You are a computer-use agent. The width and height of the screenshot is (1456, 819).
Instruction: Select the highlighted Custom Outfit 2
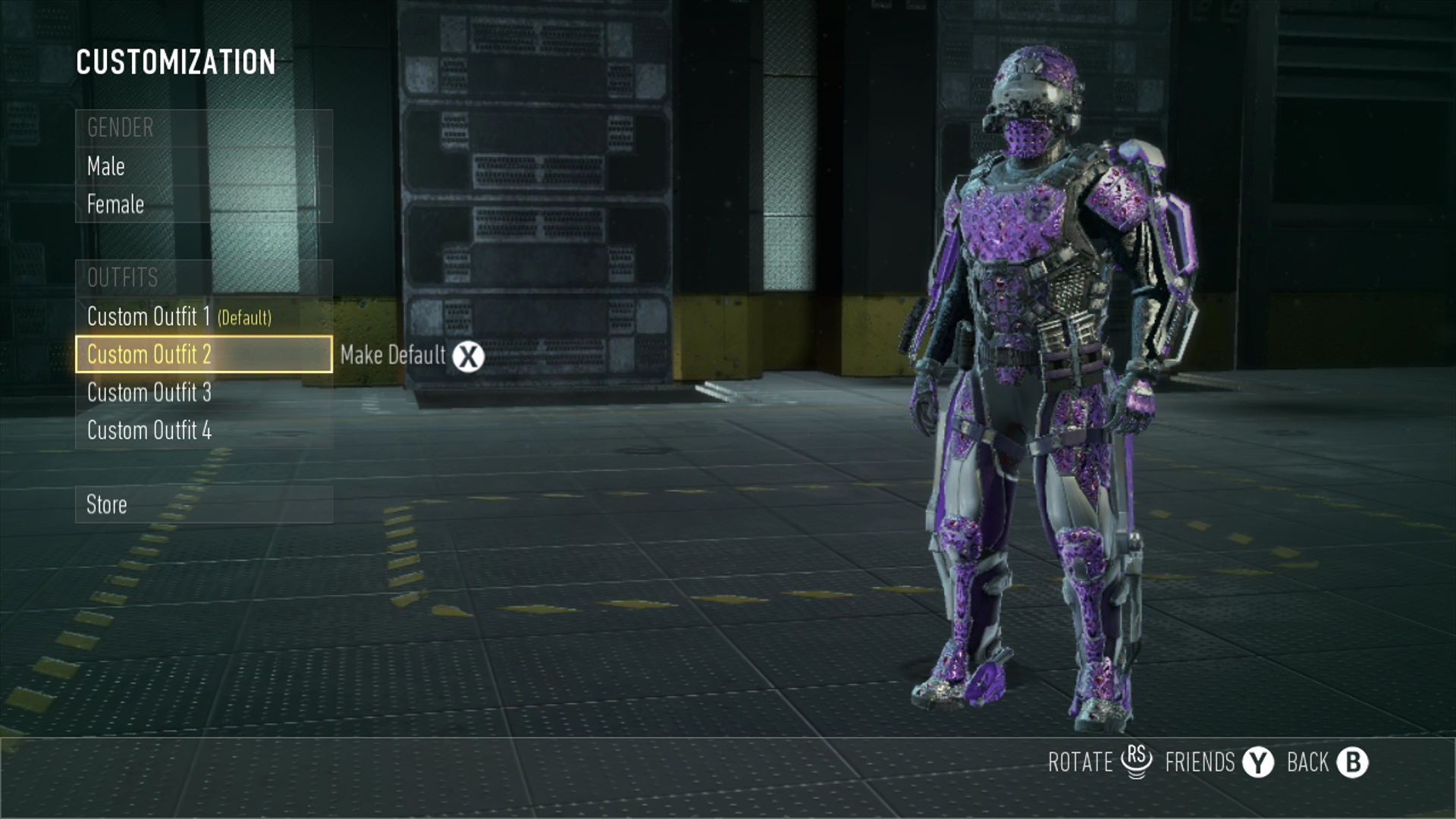(149, 355)
